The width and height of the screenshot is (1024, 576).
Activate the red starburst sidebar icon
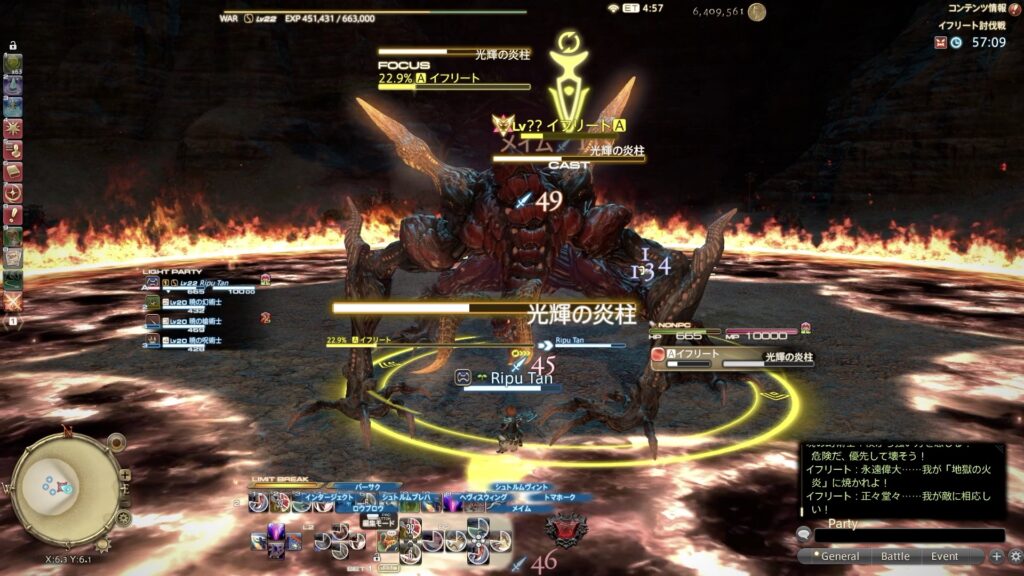[x=13, y=128]
